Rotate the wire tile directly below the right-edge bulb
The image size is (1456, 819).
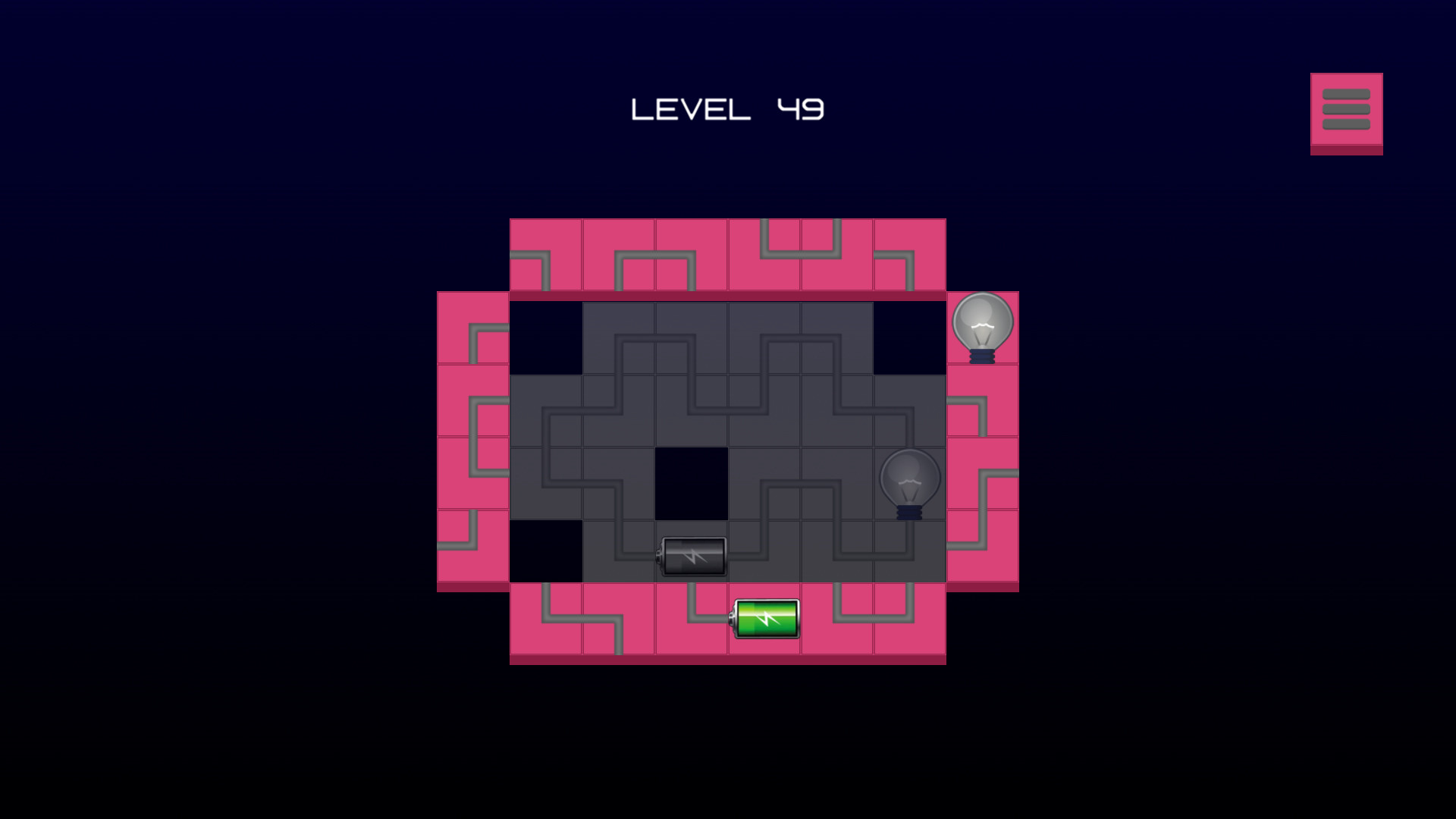[x=982, y=402]
